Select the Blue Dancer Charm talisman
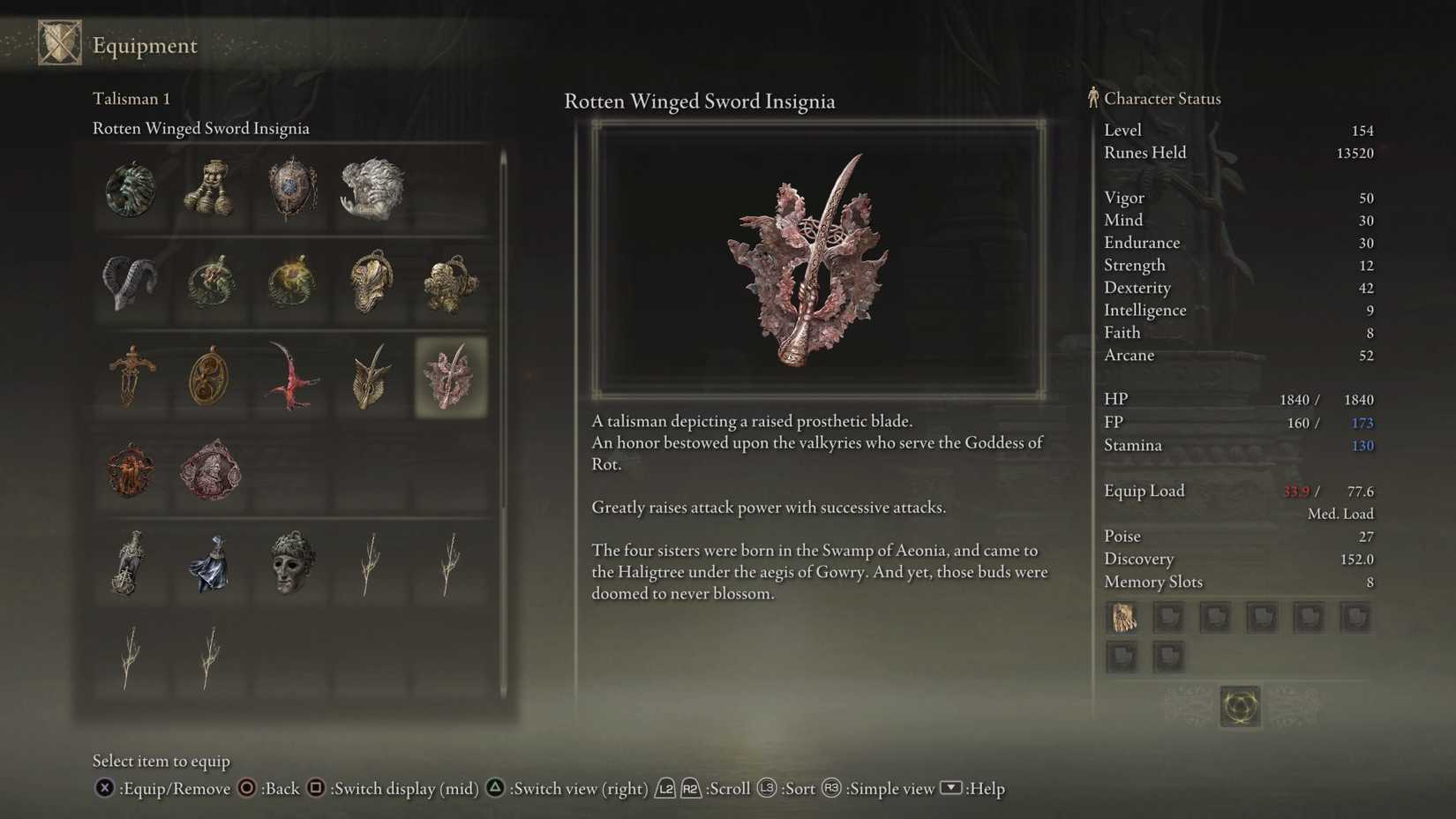 pos(210,565)
